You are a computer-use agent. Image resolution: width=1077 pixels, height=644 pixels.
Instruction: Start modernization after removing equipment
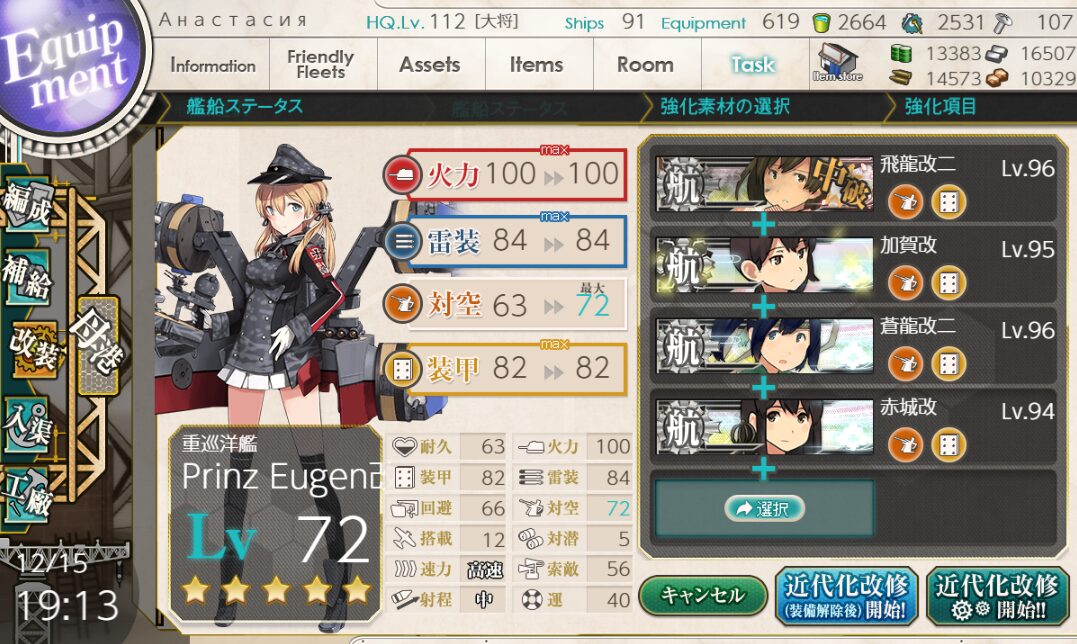click(847, 596)
